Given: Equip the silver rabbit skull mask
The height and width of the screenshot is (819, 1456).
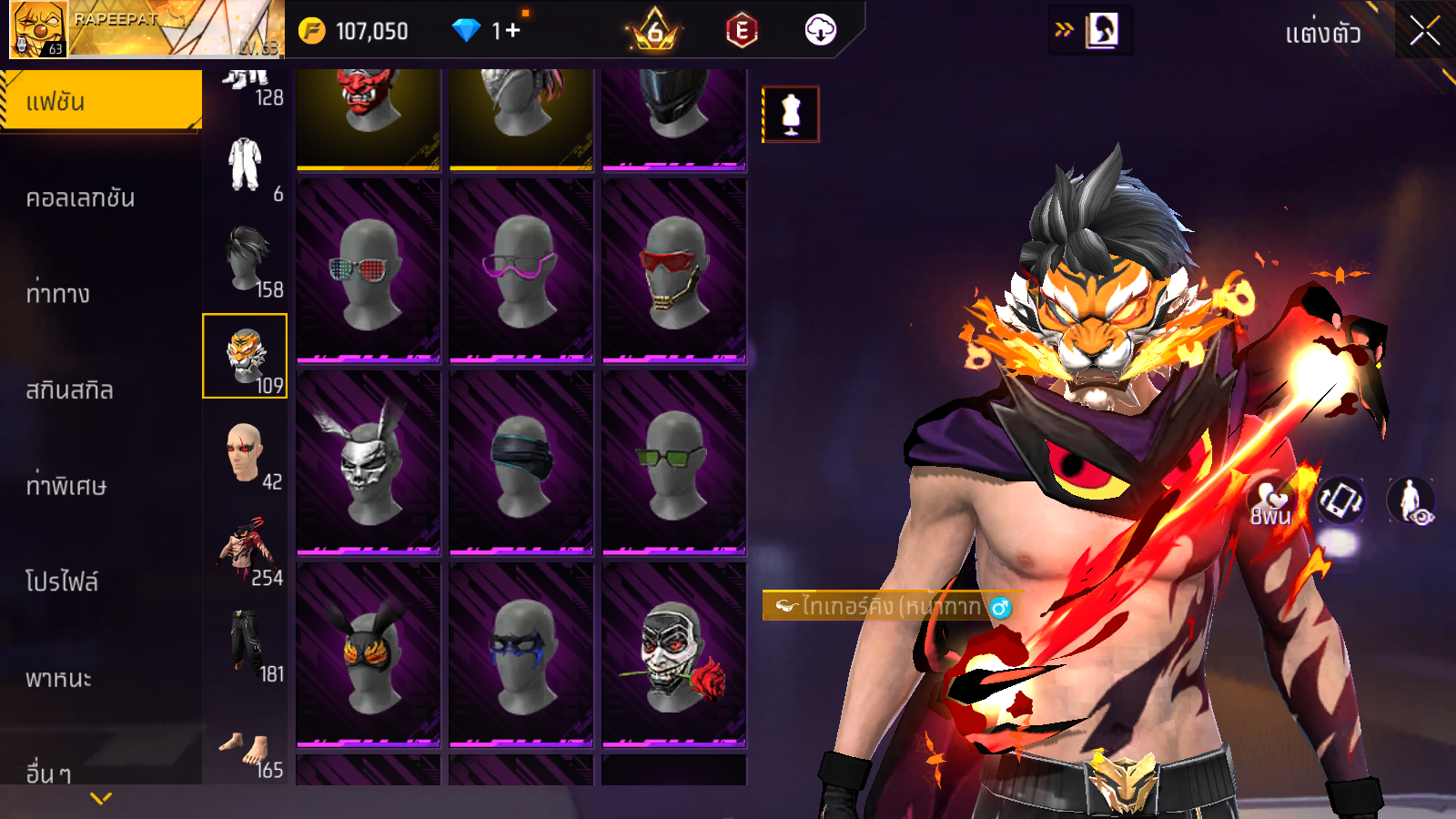Looking at the screenshot, I should tap(368, 461).
